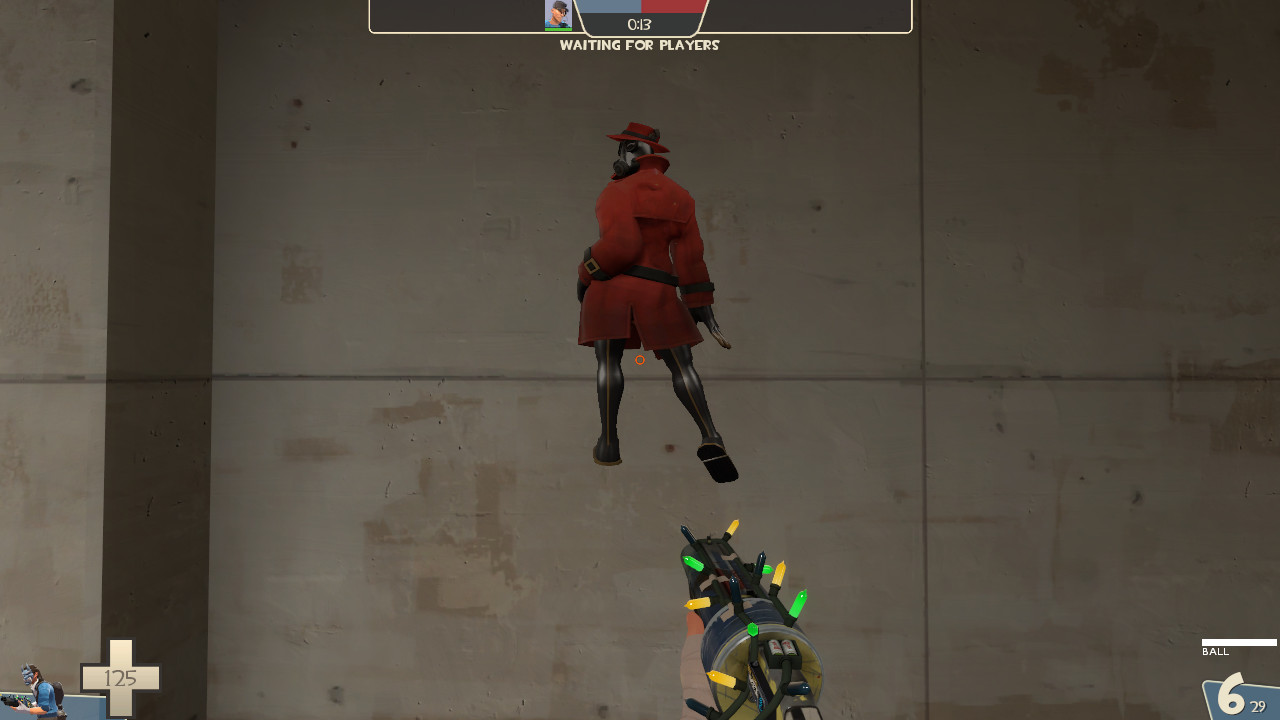
Task: Click the player avatar thumbnail in the scoreboard
Action: pyautogui.click(x=557, y=13)
